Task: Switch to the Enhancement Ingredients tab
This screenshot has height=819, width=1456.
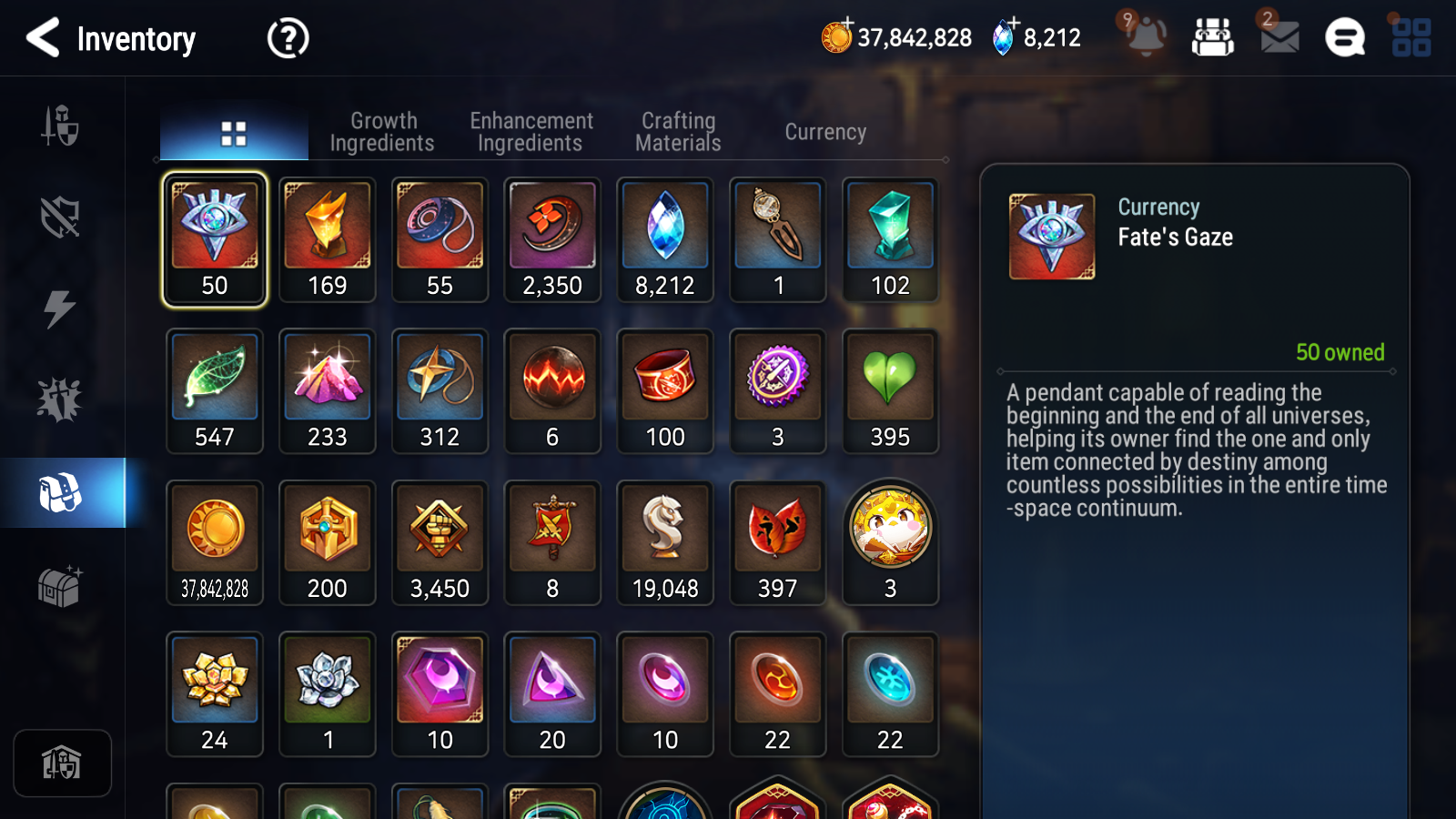Action: (531, 131)
